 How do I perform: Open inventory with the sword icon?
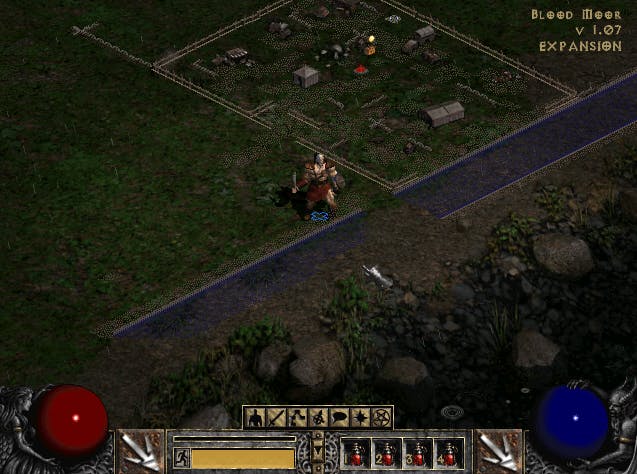[275, 417]
